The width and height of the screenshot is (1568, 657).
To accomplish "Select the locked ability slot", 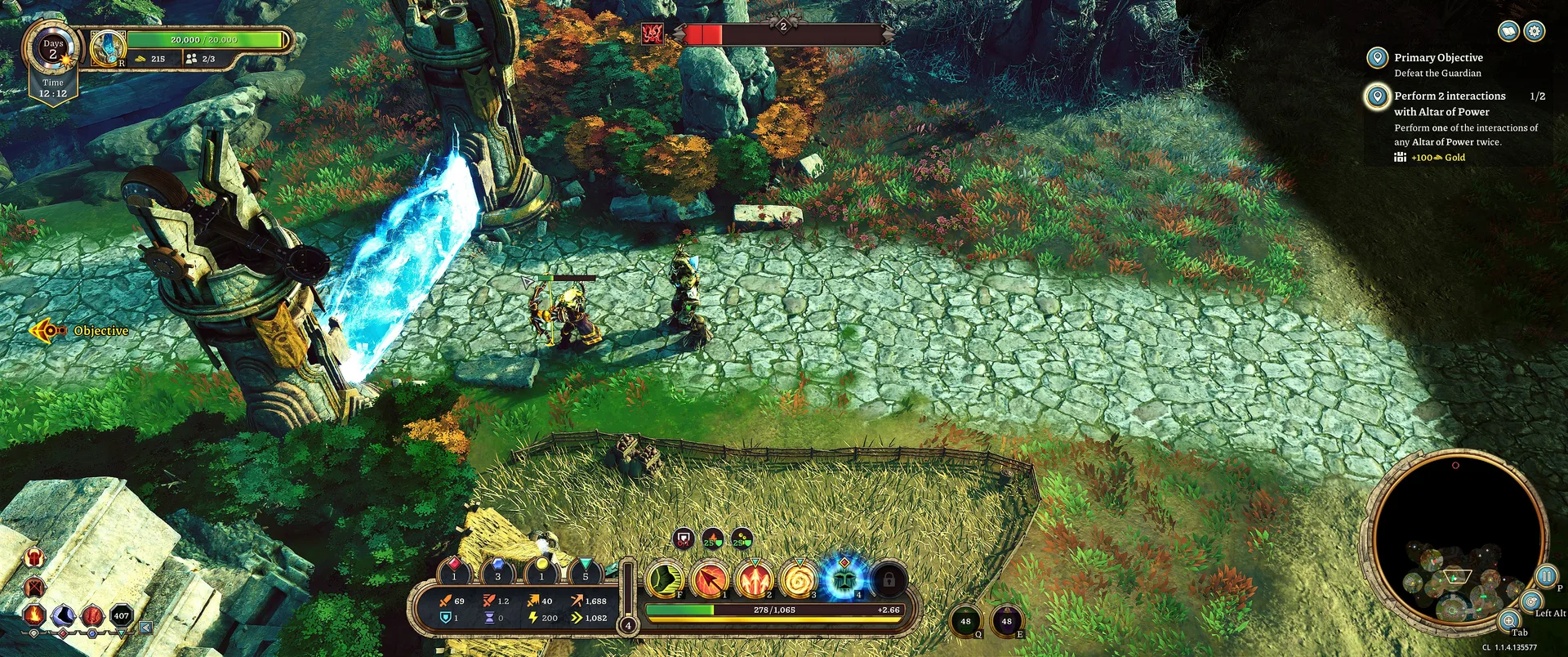I will pyautogui.click(x=889, y=579).
